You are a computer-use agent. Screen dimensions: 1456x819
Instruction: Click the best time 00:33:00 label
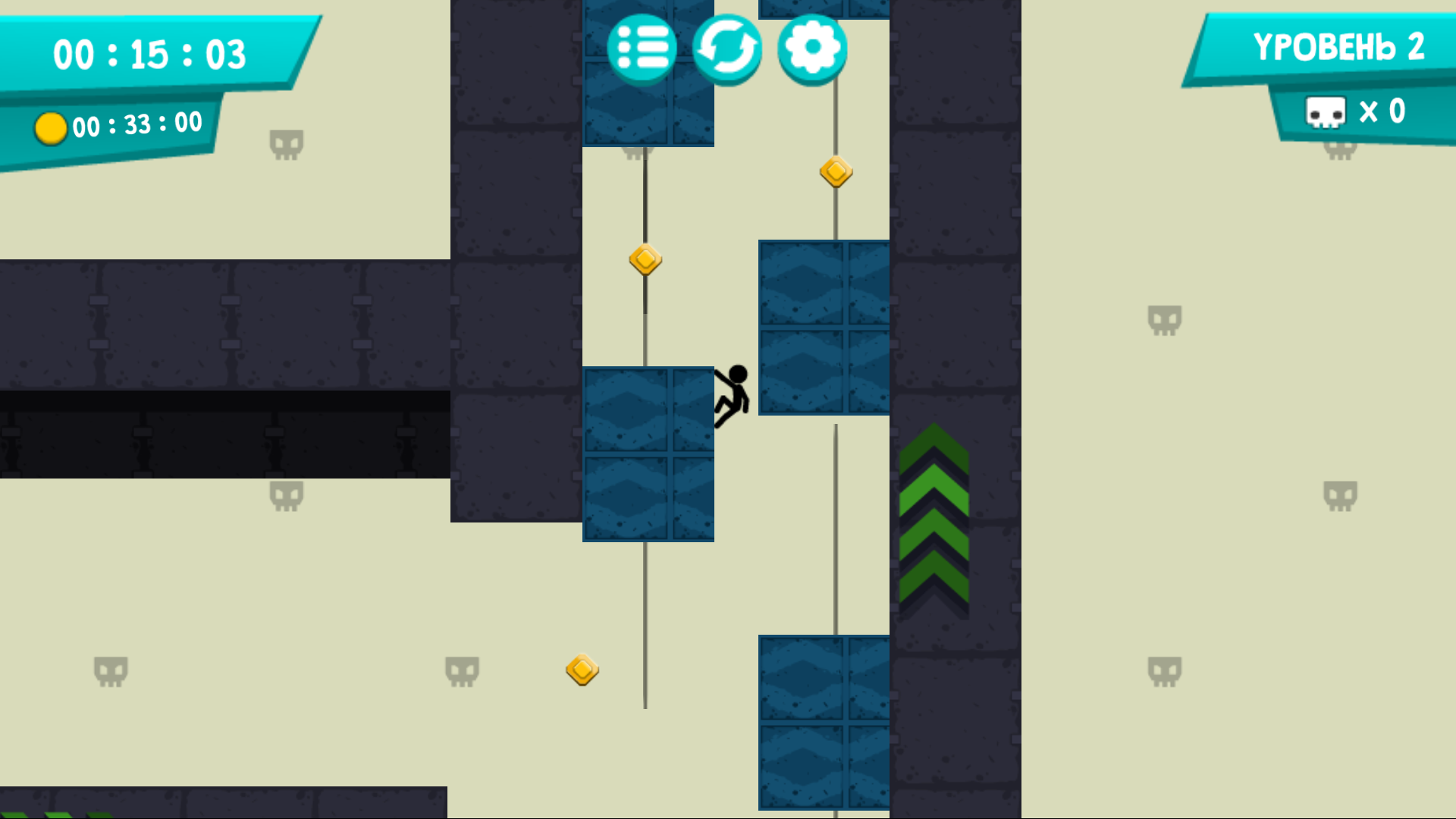pyautogui.click(x=136, y=123)
